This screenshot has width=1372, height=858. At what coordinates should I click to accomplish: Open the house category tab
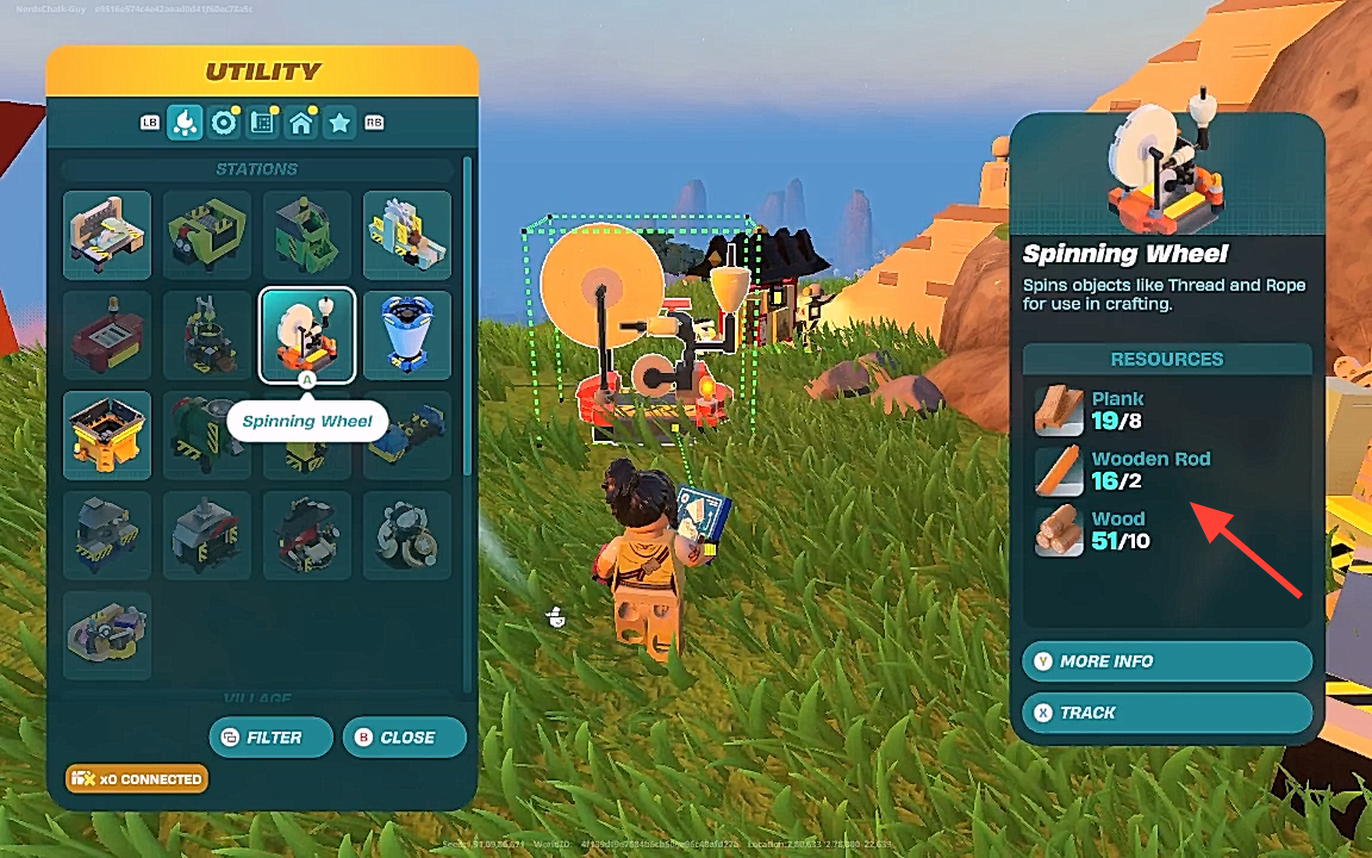tap(301, 123)
